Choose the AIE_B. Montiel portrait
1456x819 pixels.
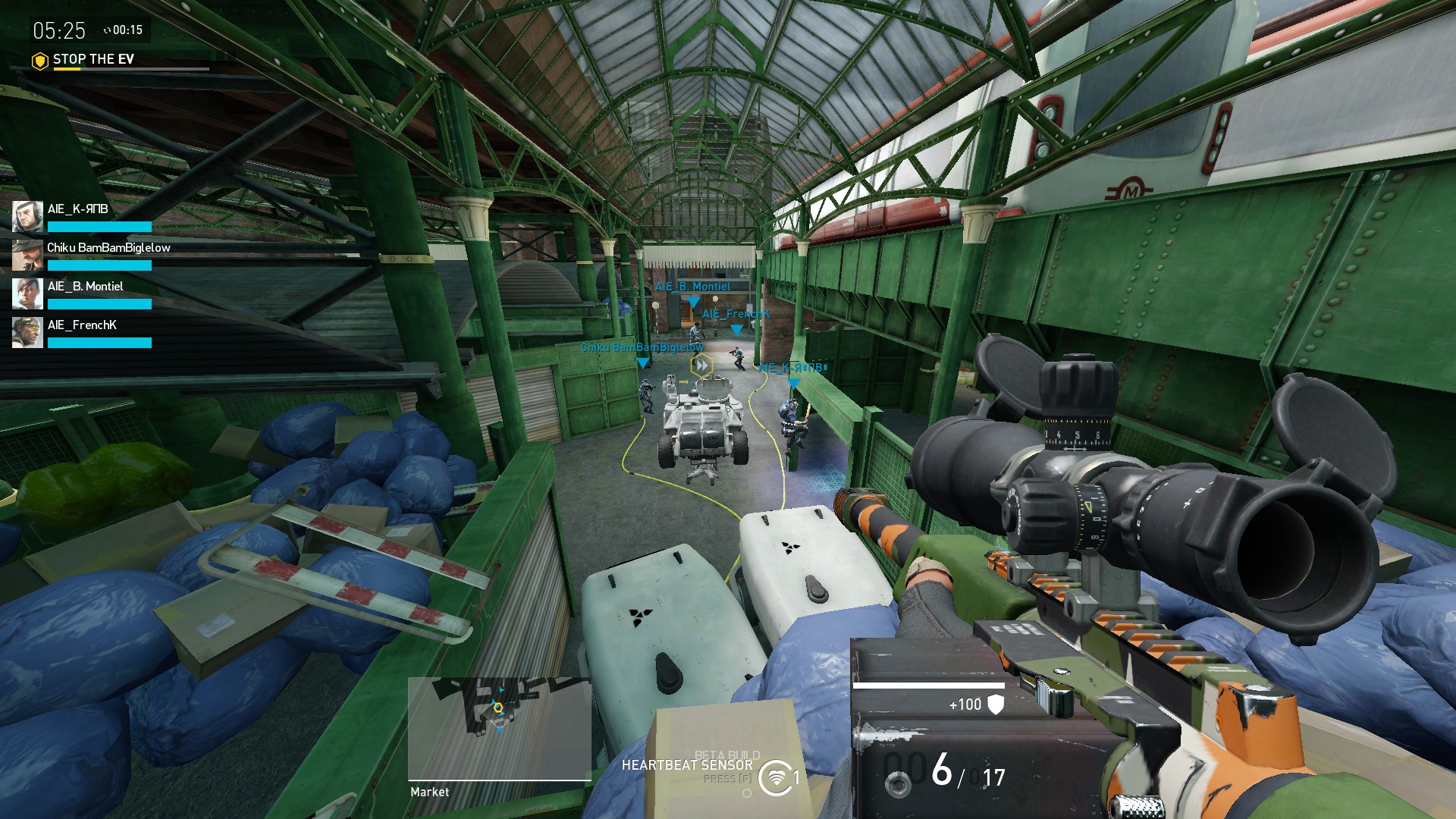click(x=27, y=294)
